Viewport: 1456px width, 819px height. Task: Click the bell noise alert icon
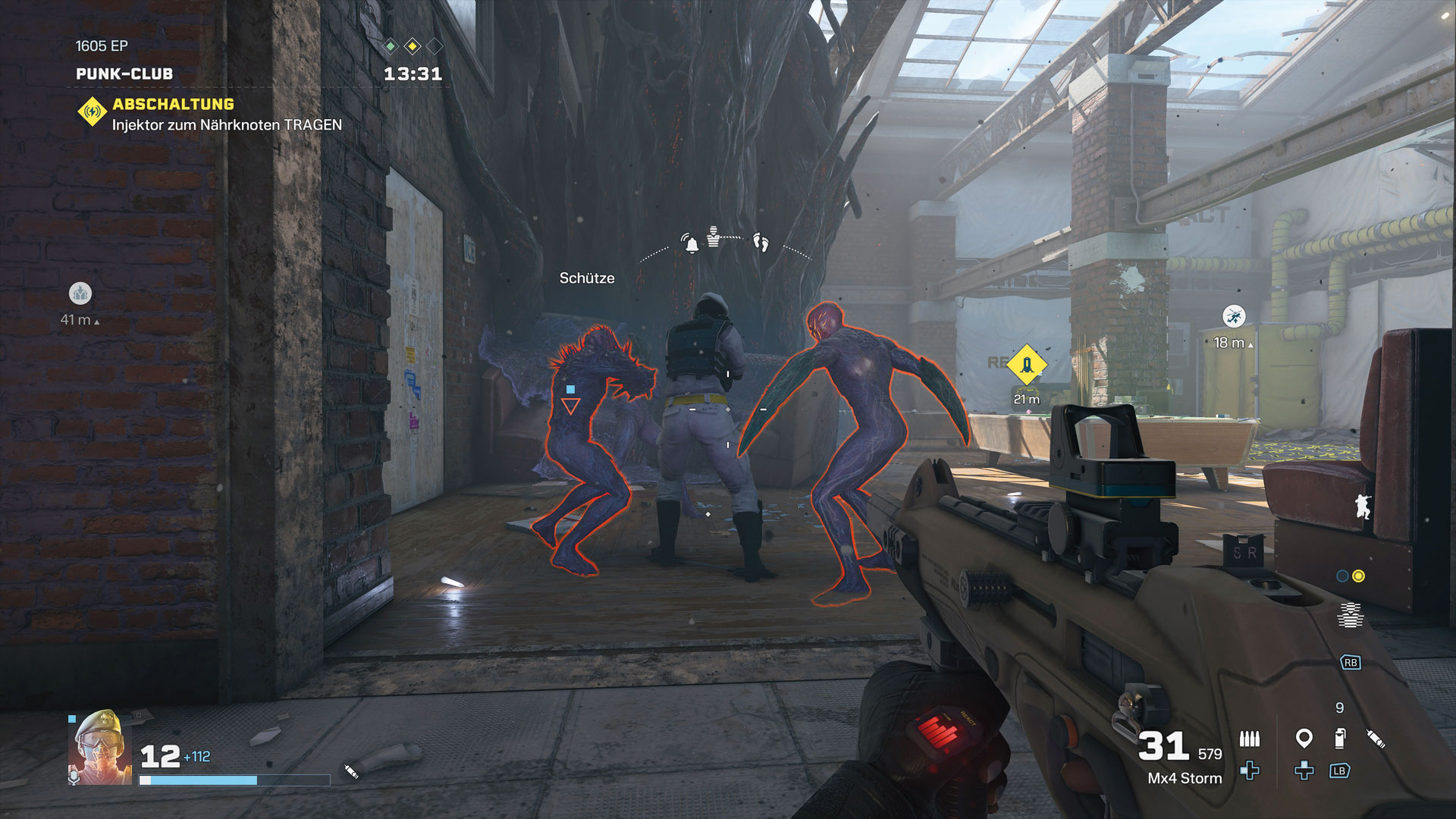point(691,243)
